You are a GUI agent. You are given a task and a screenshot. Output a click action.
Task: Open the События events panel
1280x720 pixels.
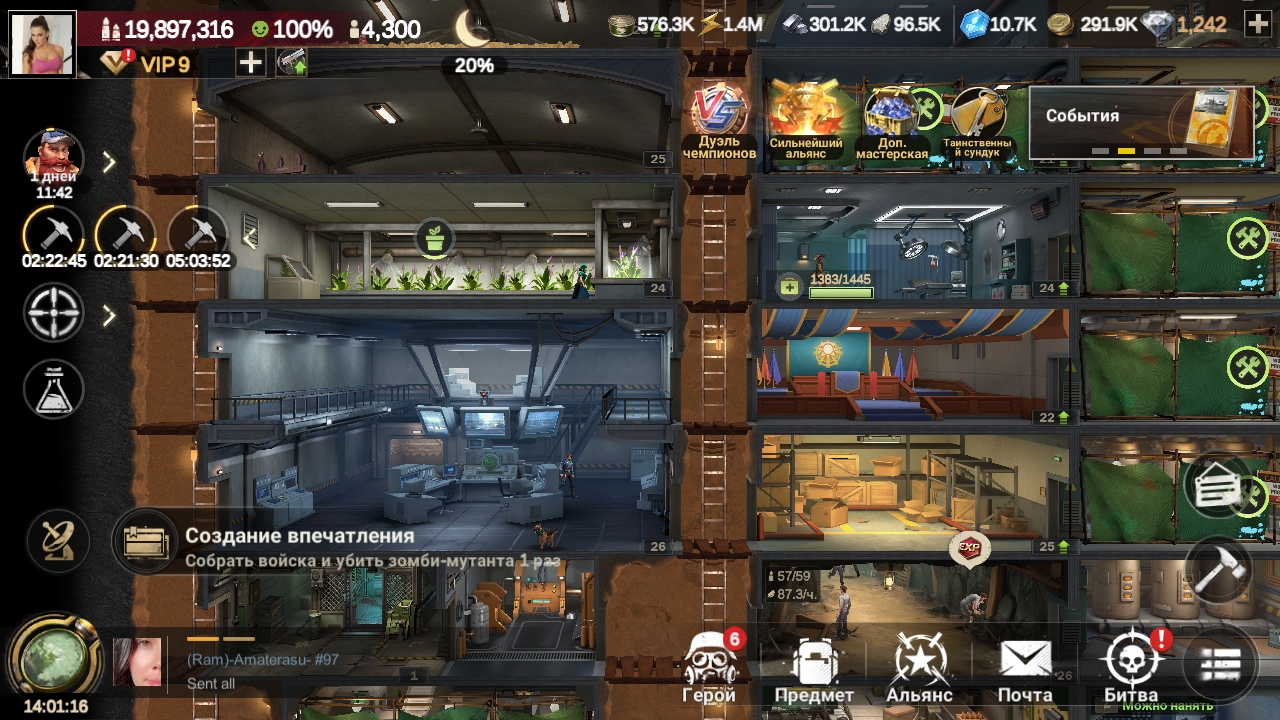[1141, 122]
